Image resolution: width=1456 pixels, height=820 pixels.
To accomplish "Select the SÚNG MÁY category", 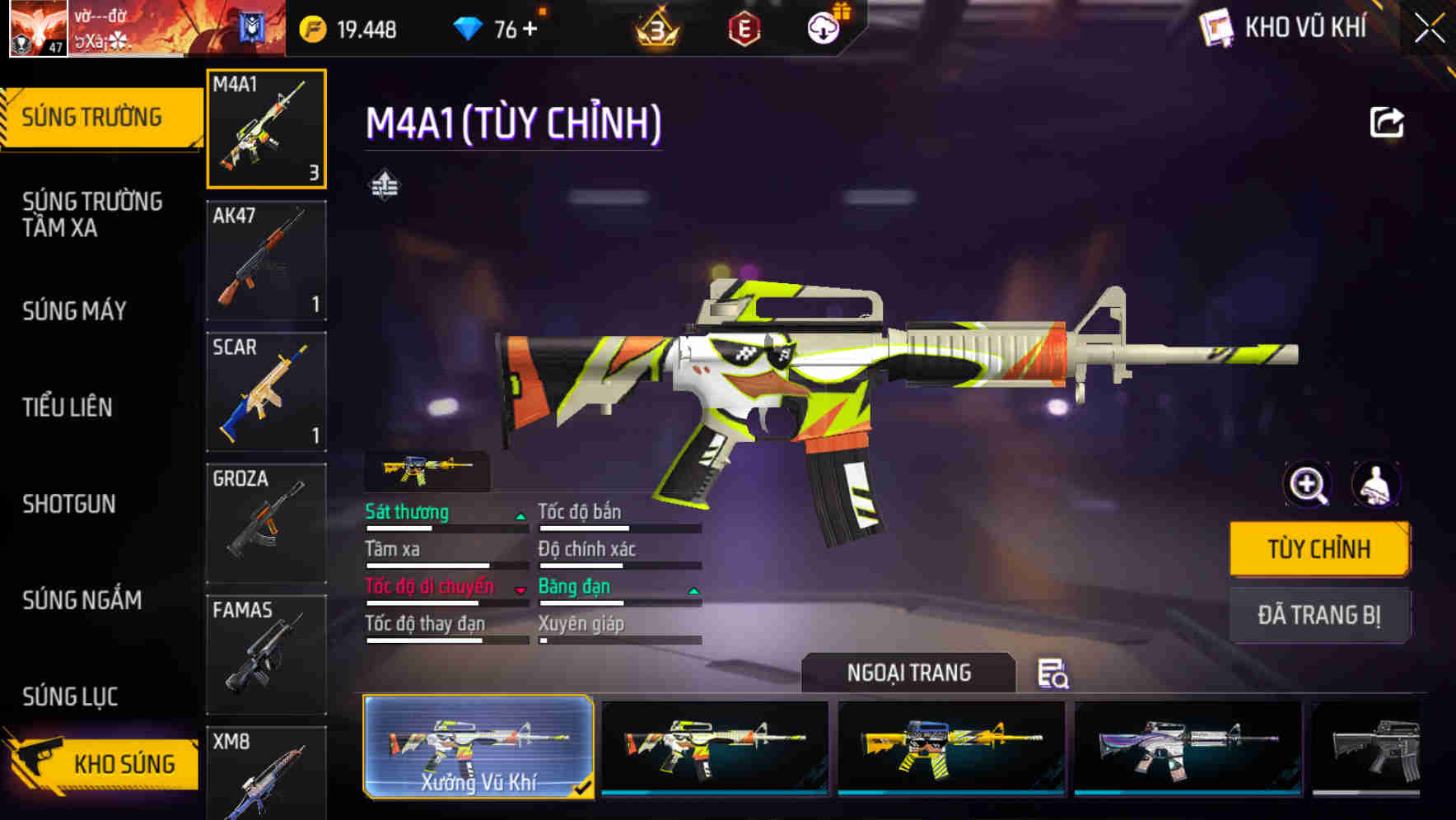I will pos(74,310).
